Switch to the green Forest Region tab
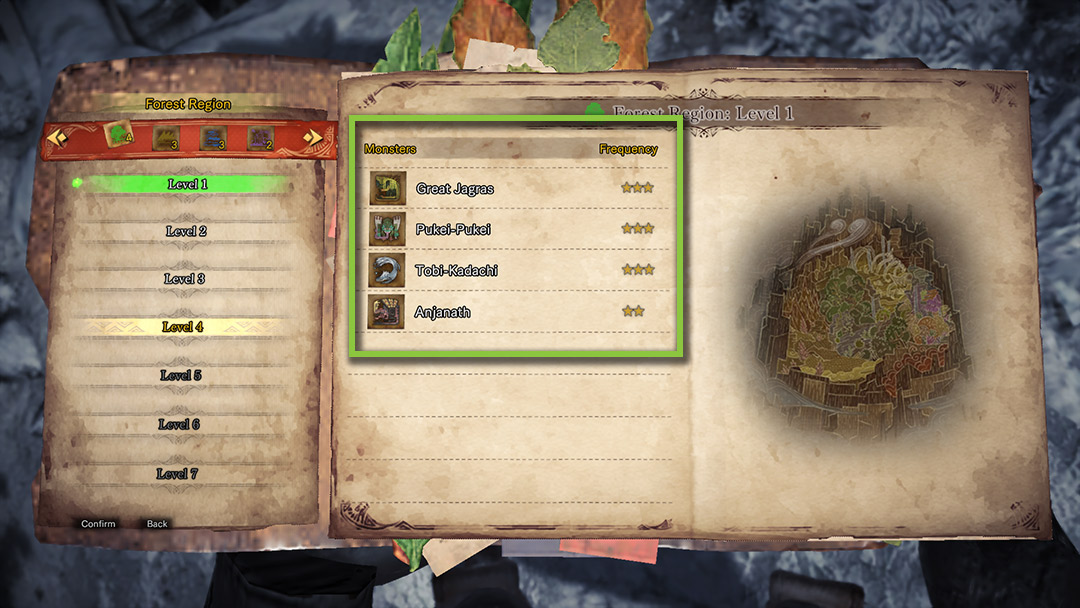Viewport: 1080px width, 608px height. point(120,137)
